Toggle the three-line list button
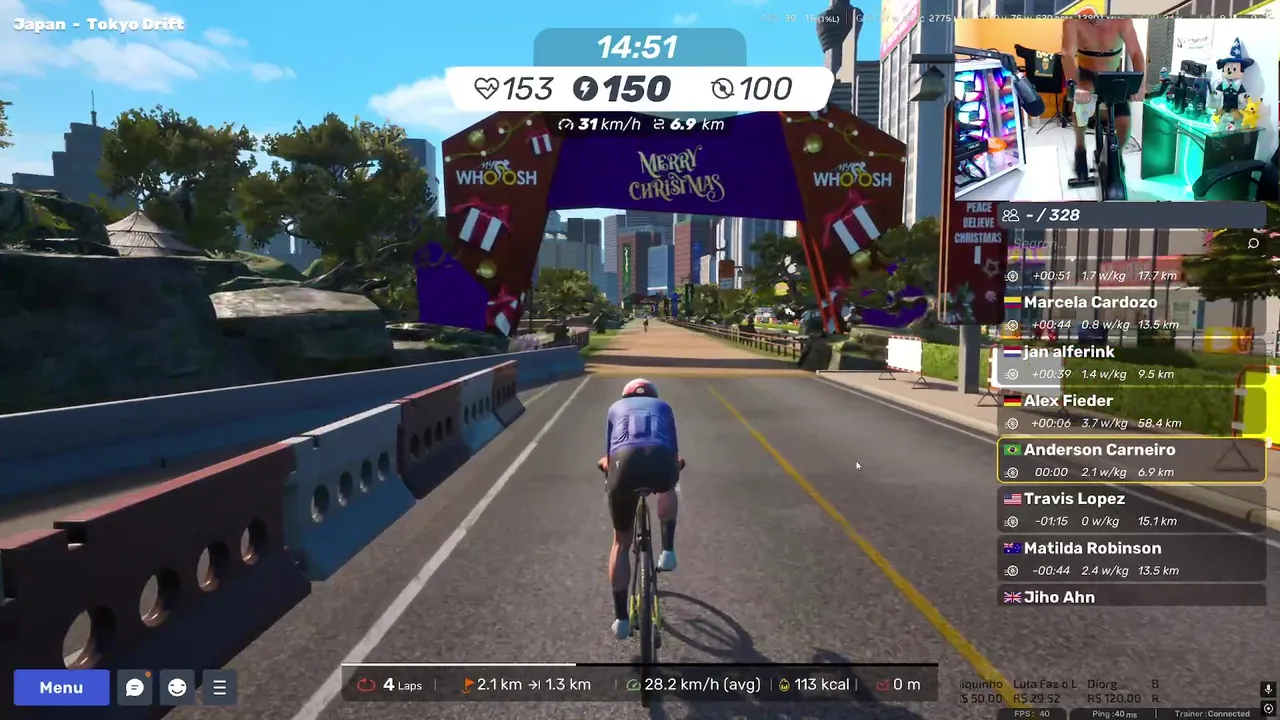This screenshot has height=720, width=1280. coord(219,687)
